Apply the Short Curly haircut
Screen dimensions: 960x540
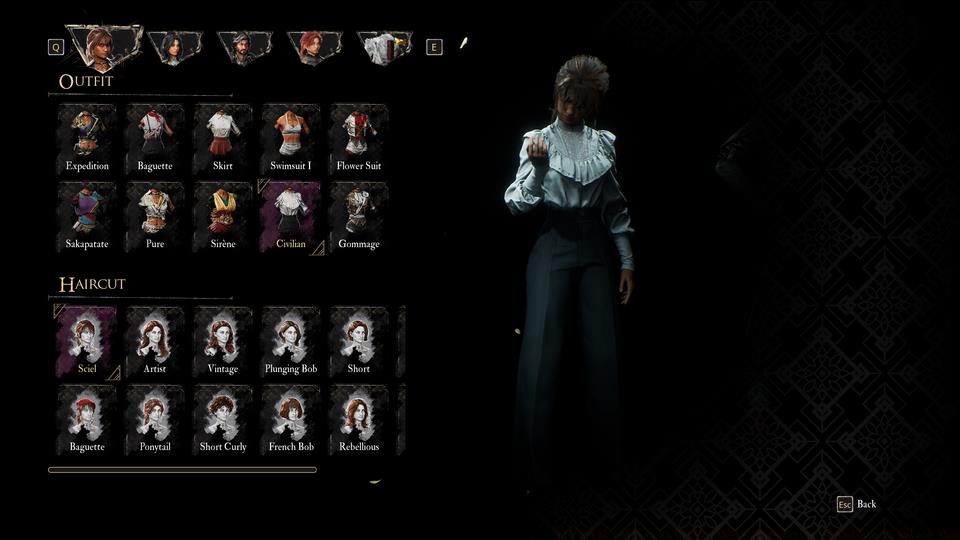(x=223, y=420)
